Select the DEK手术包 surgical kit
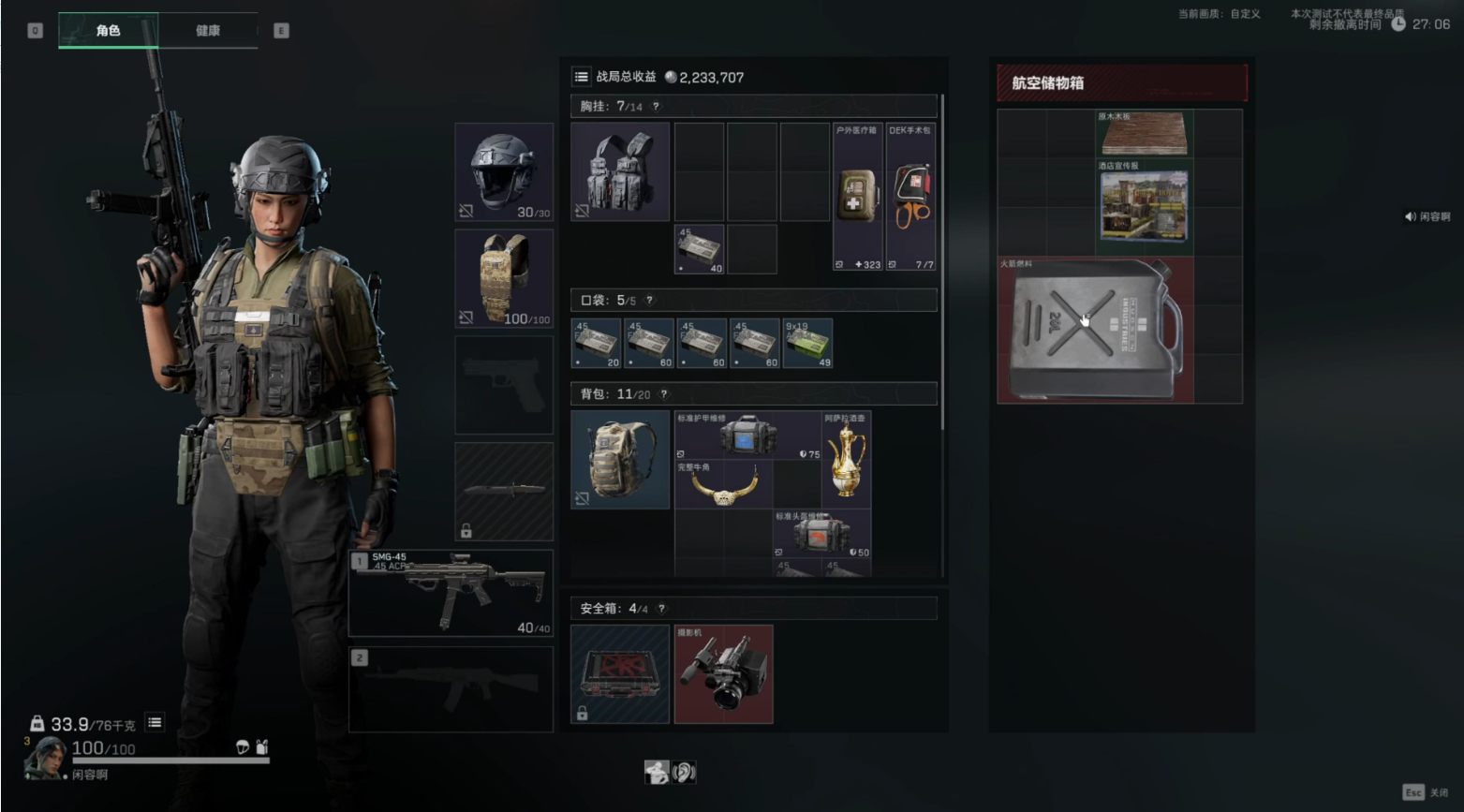 point(910,198)
